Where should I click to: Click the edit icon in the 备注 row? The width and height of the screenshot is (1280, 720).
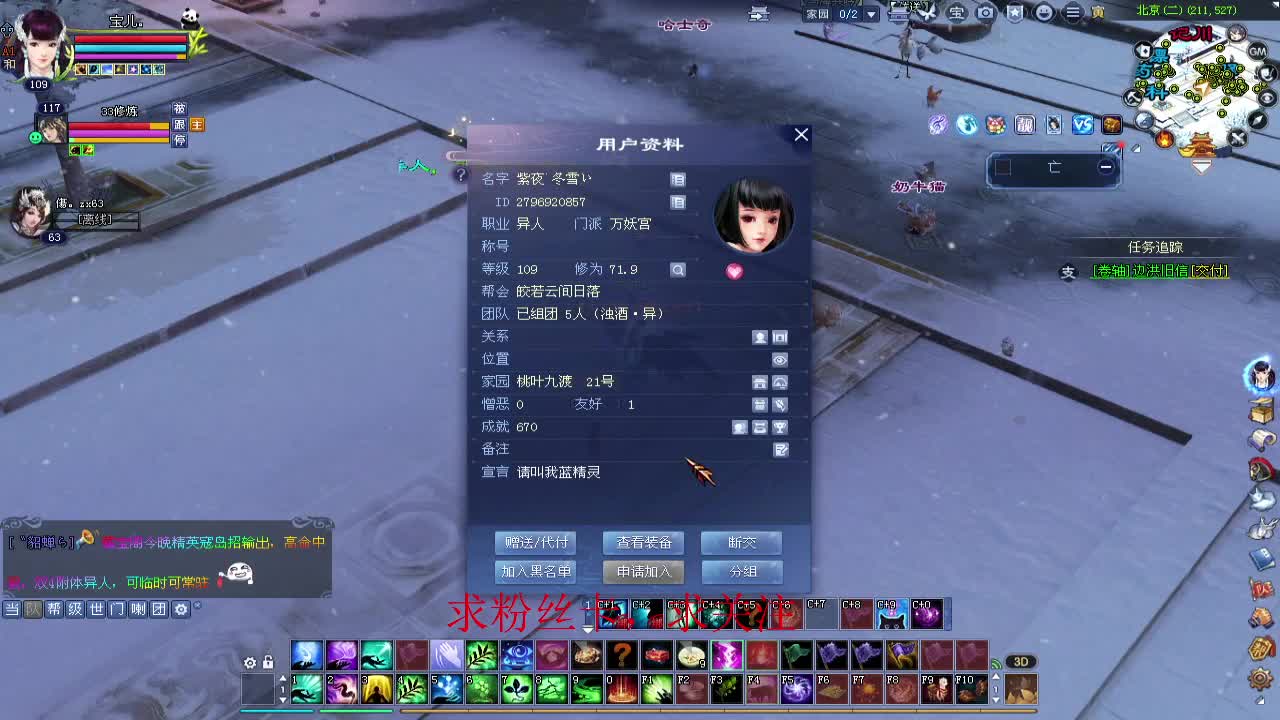[781, 448]
